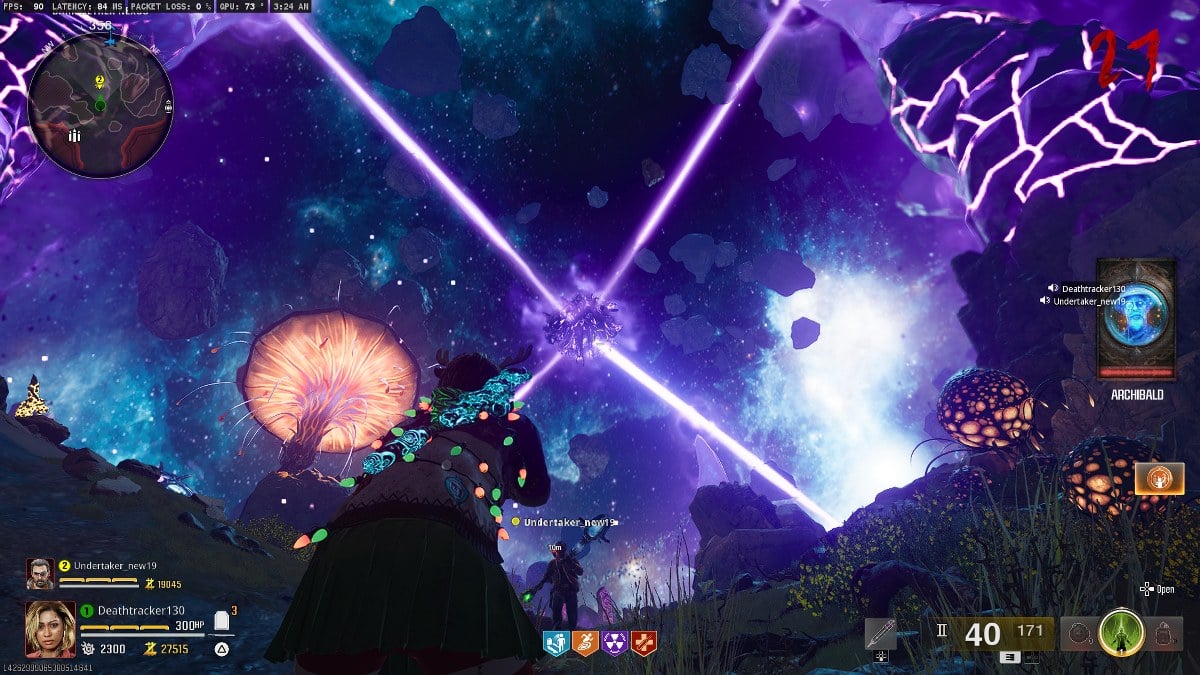Open the circular minimap
Image resolution: width=1200 pixels, height=675 pixels.
[x=100, y=105]
